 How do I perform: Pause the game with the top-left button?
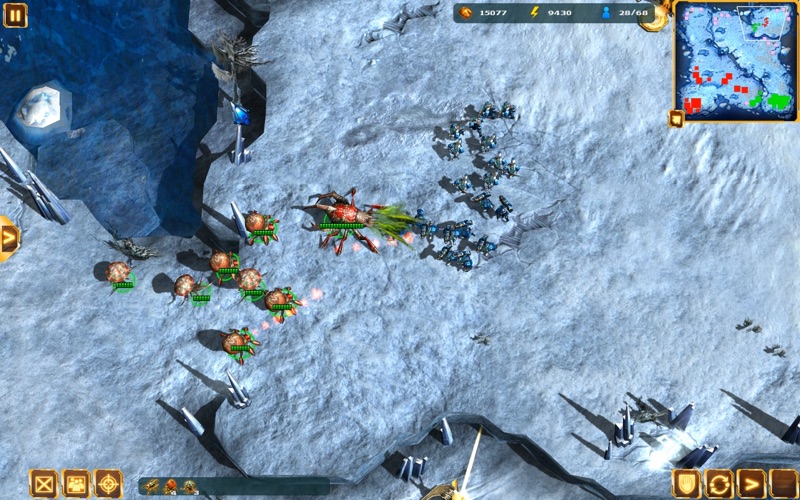click(x=16, y=15)
